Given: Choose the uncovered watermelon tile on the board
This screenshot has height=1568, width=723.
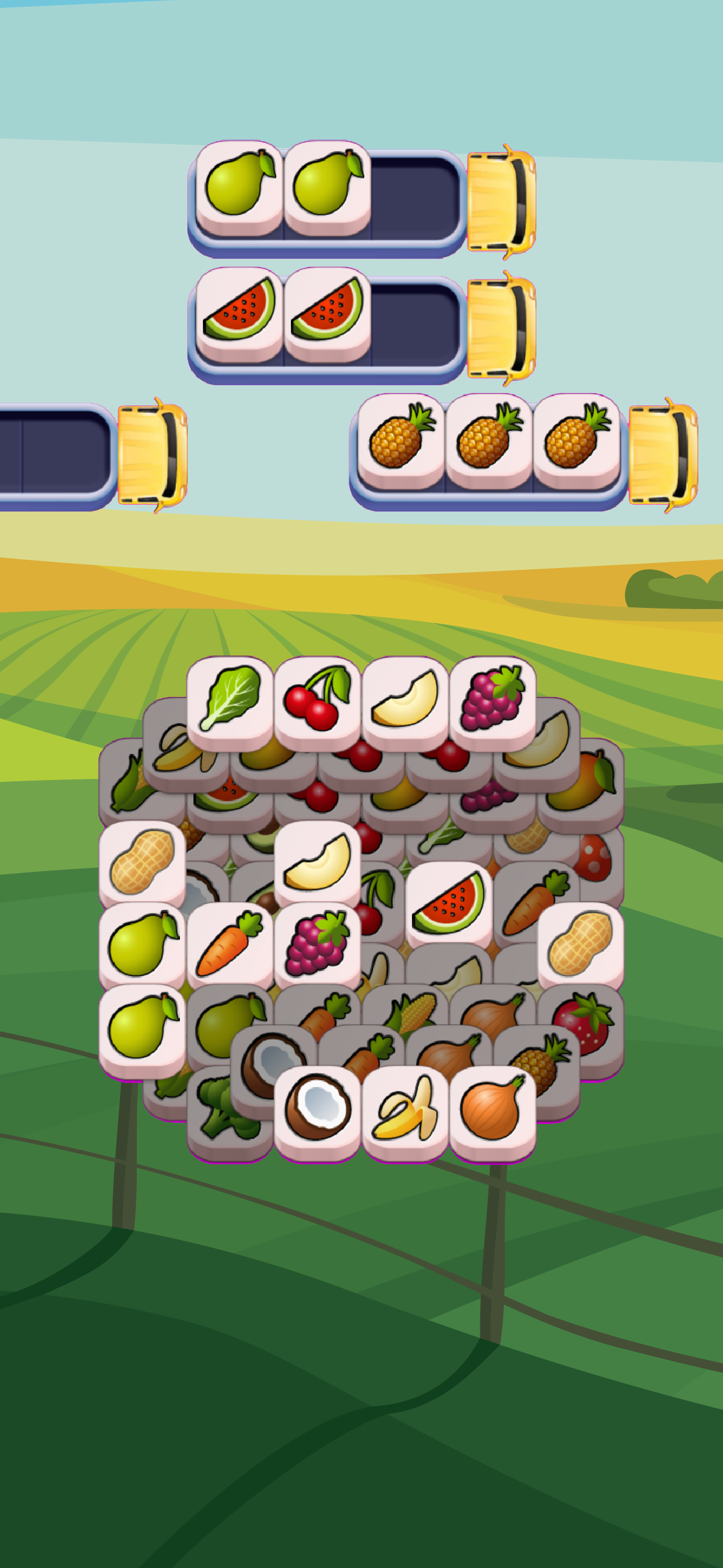Looking at the screenshot, I should (448, 903).
